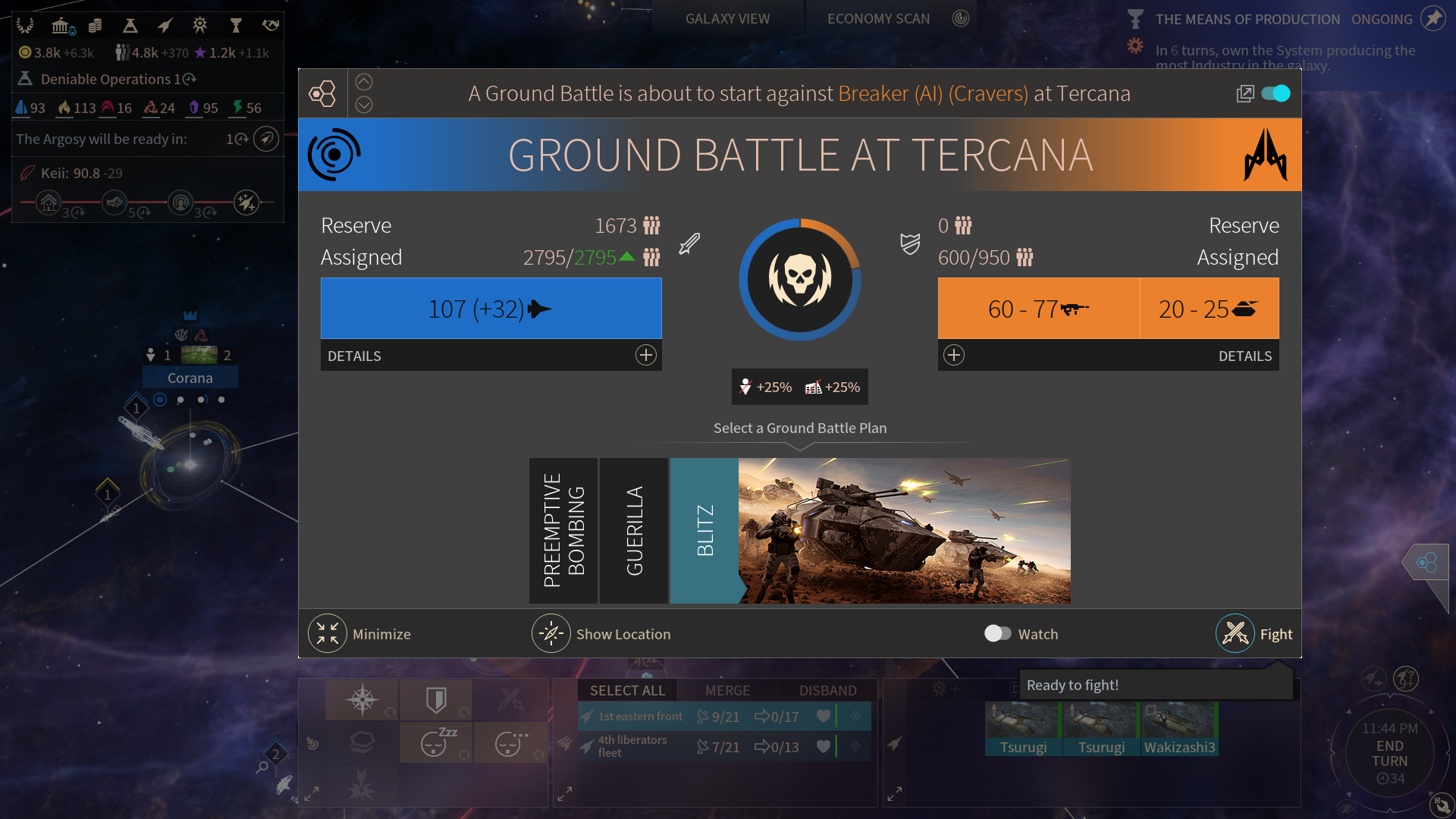
Task: Choose the Guerilla battle plan
Action: tap(634, 530)
